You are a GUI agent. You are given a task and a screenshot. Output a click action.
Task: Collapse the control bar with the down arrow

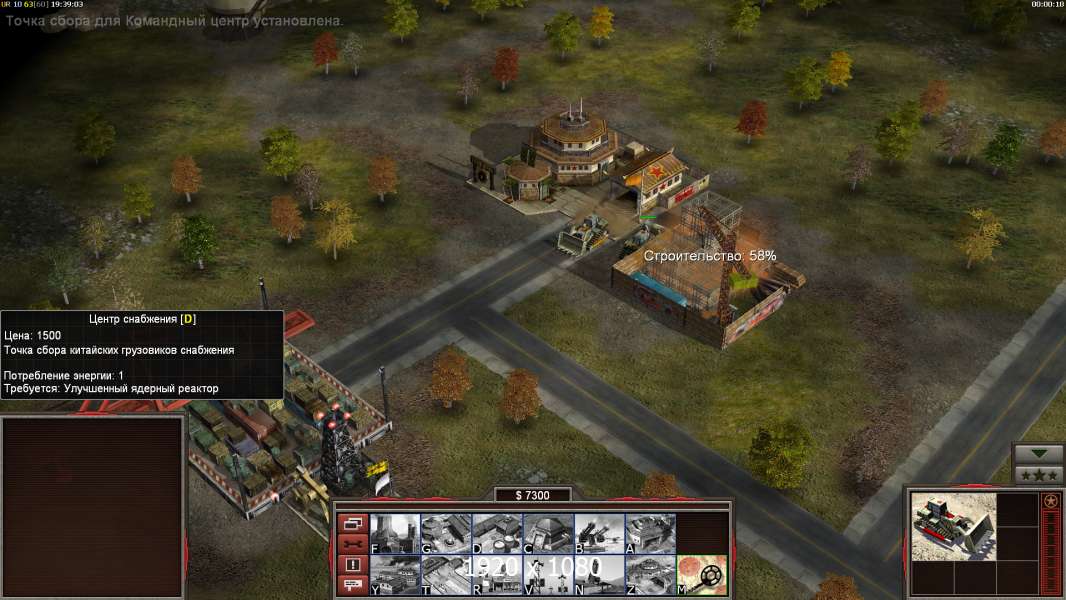[x=1038, y=454]
